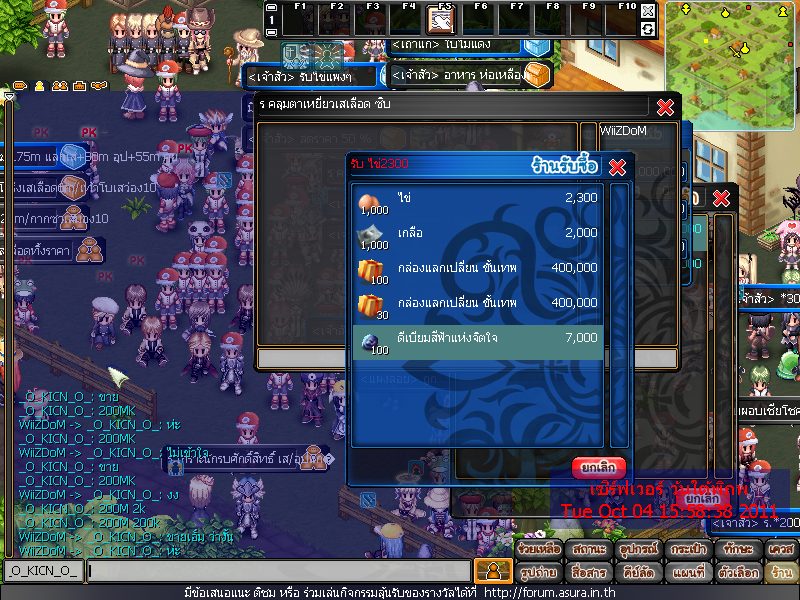Select the ไข่ egg row priced 2,300

pyautogui.click(x=478, y=199)
